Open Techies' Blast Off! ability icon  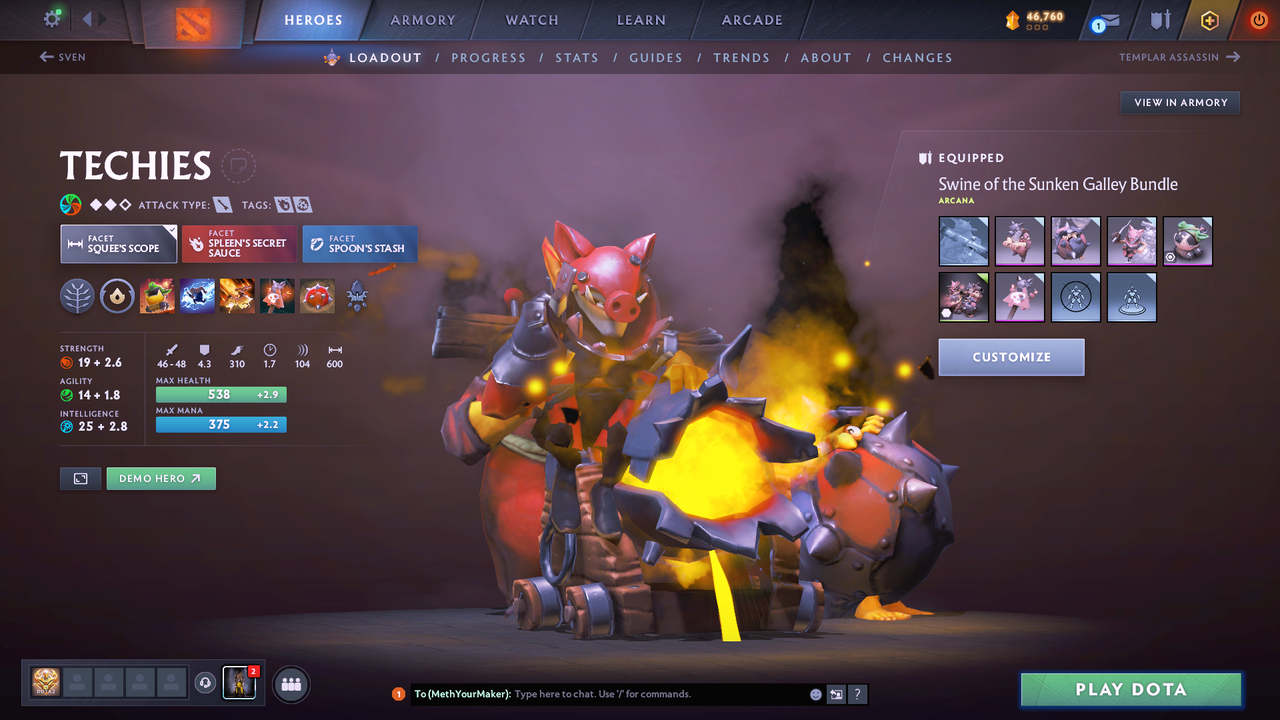(237, 295)
